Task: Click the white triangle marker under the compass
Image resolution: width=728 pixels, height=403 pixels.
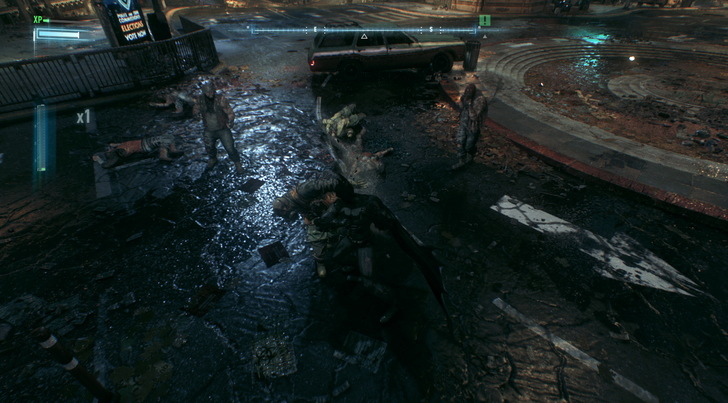Action: click(363, 38)
